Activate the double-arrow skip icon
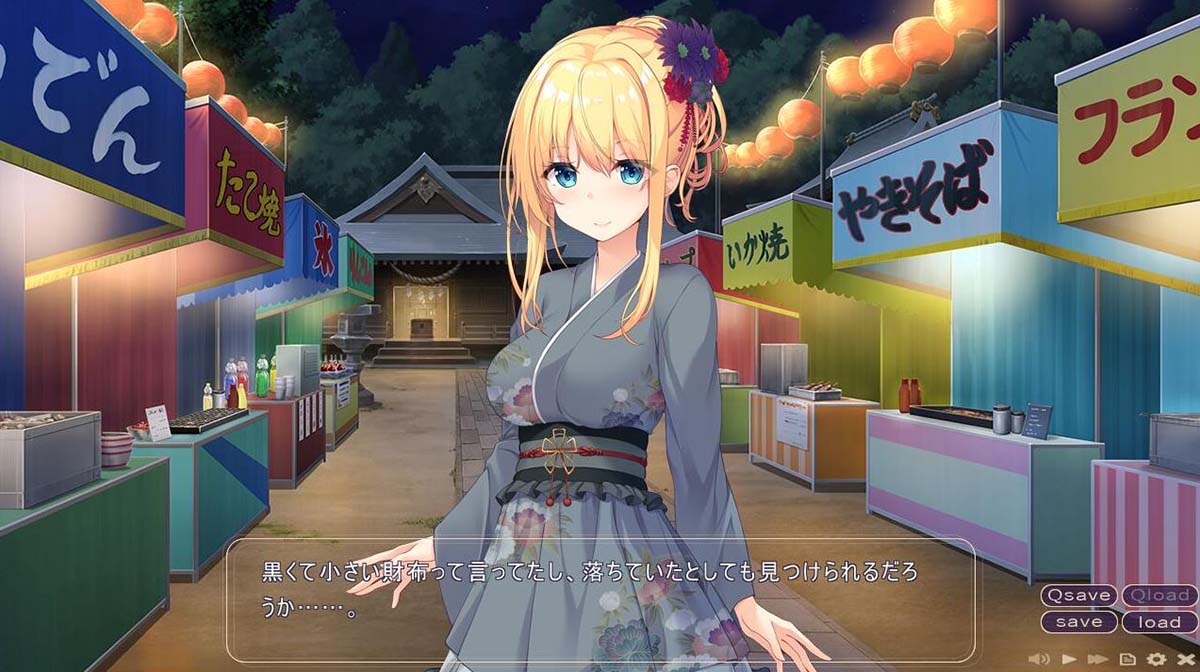 point(1098,658)
